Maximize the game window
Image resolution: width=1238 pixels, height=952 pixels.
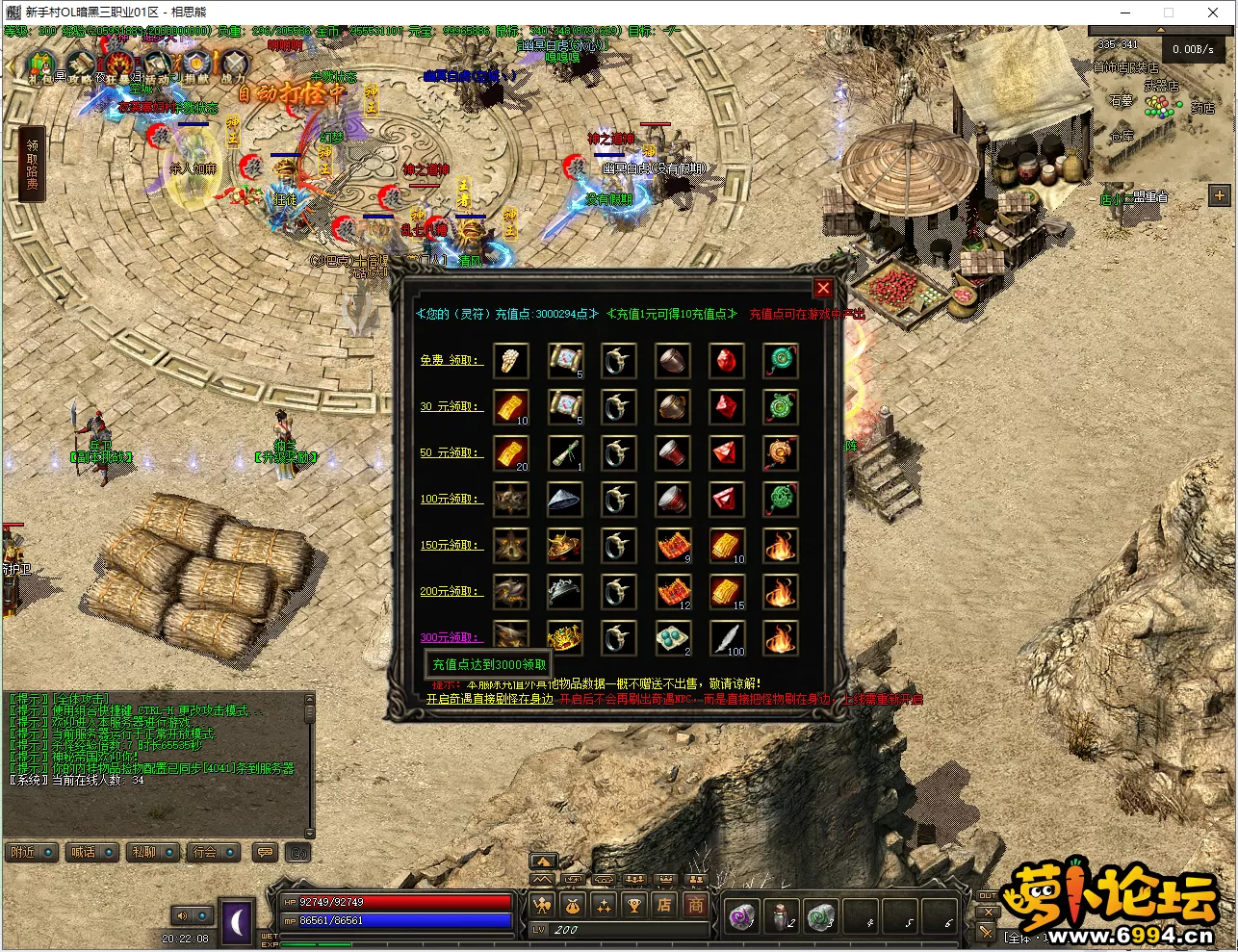coord(1169,13)
